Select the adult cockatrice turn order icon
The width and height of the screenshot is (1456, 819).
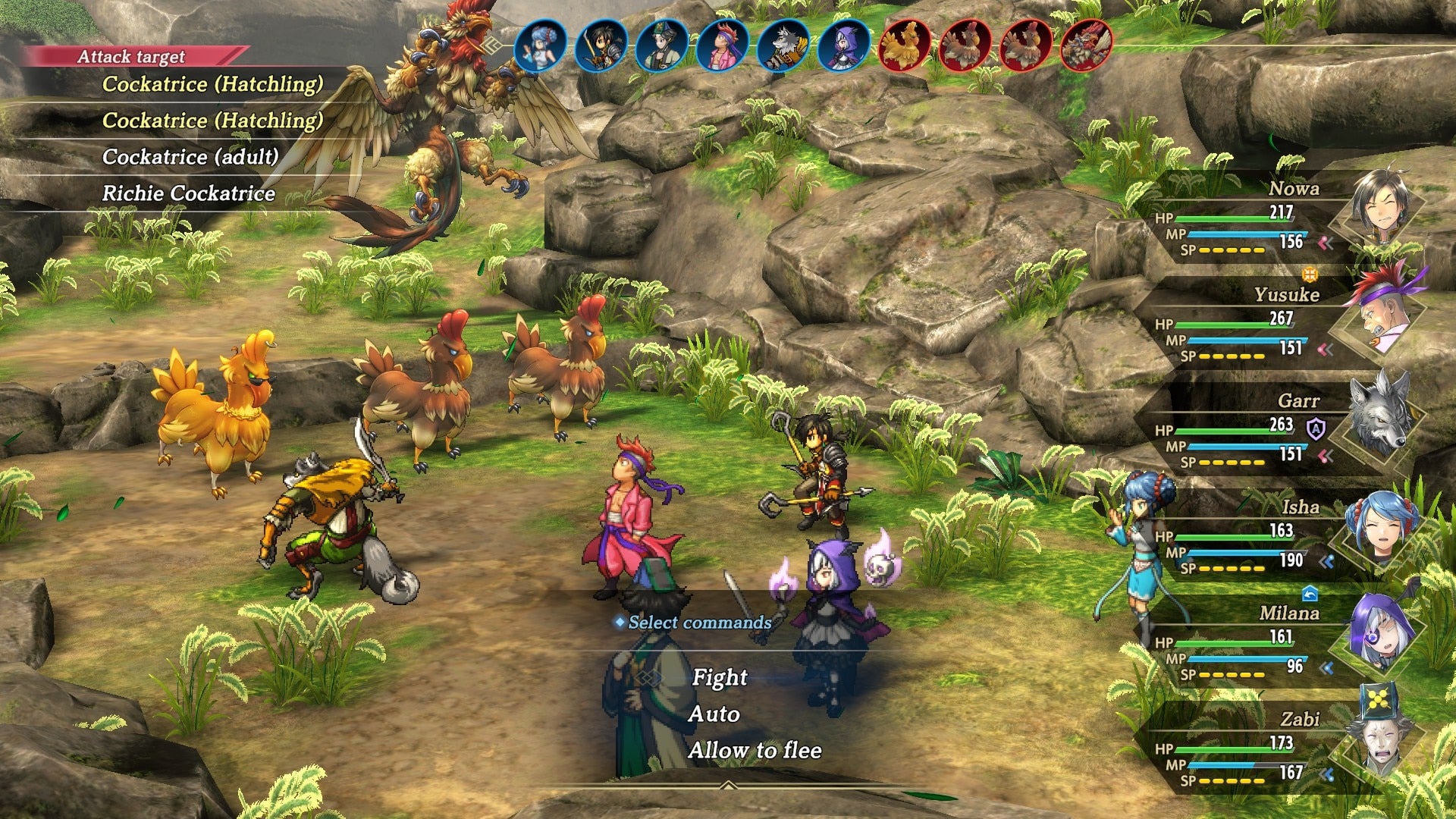click(x=1086, y=45)
